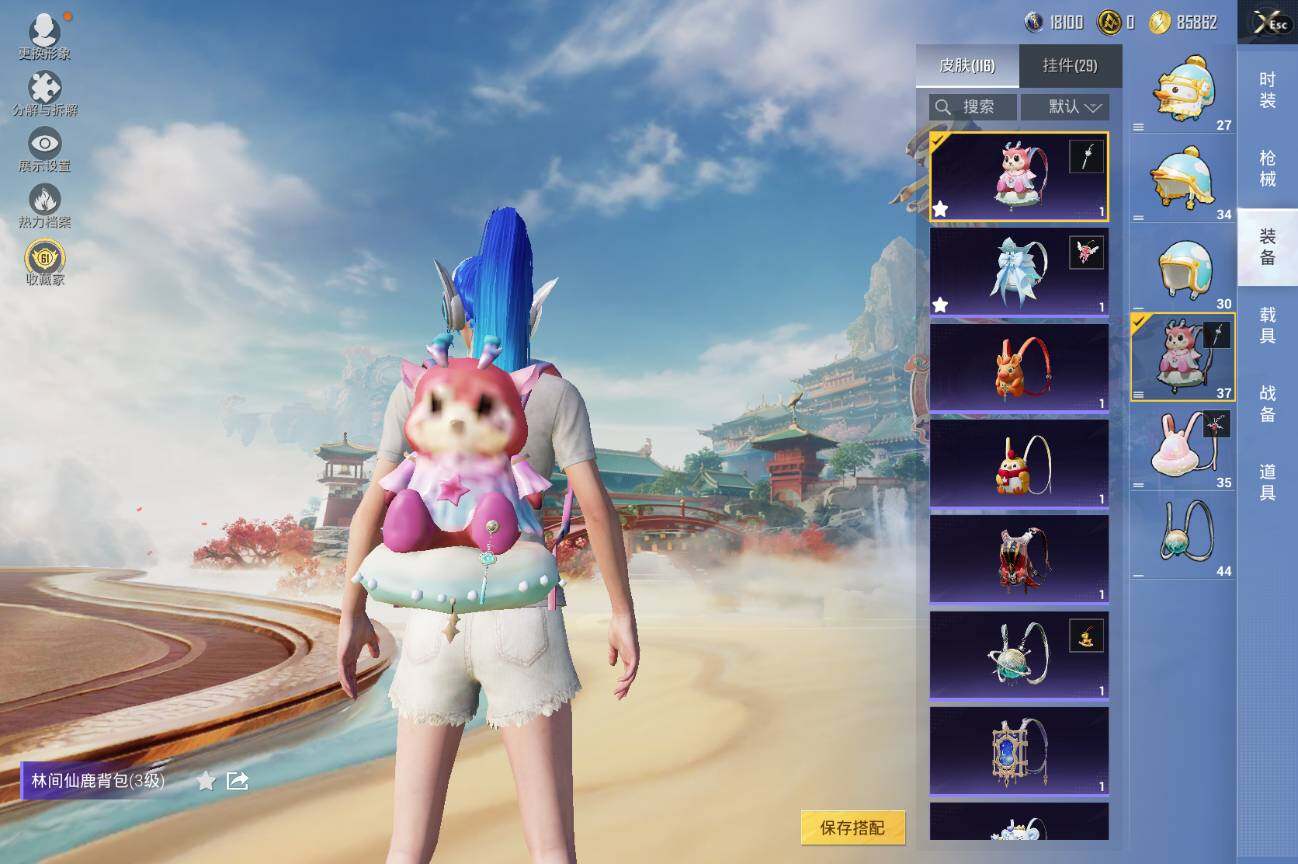This screenshot has width=1298, height=864.
Task: Select the blue ribbon bow backpack skin
Action: (1018, 271)
